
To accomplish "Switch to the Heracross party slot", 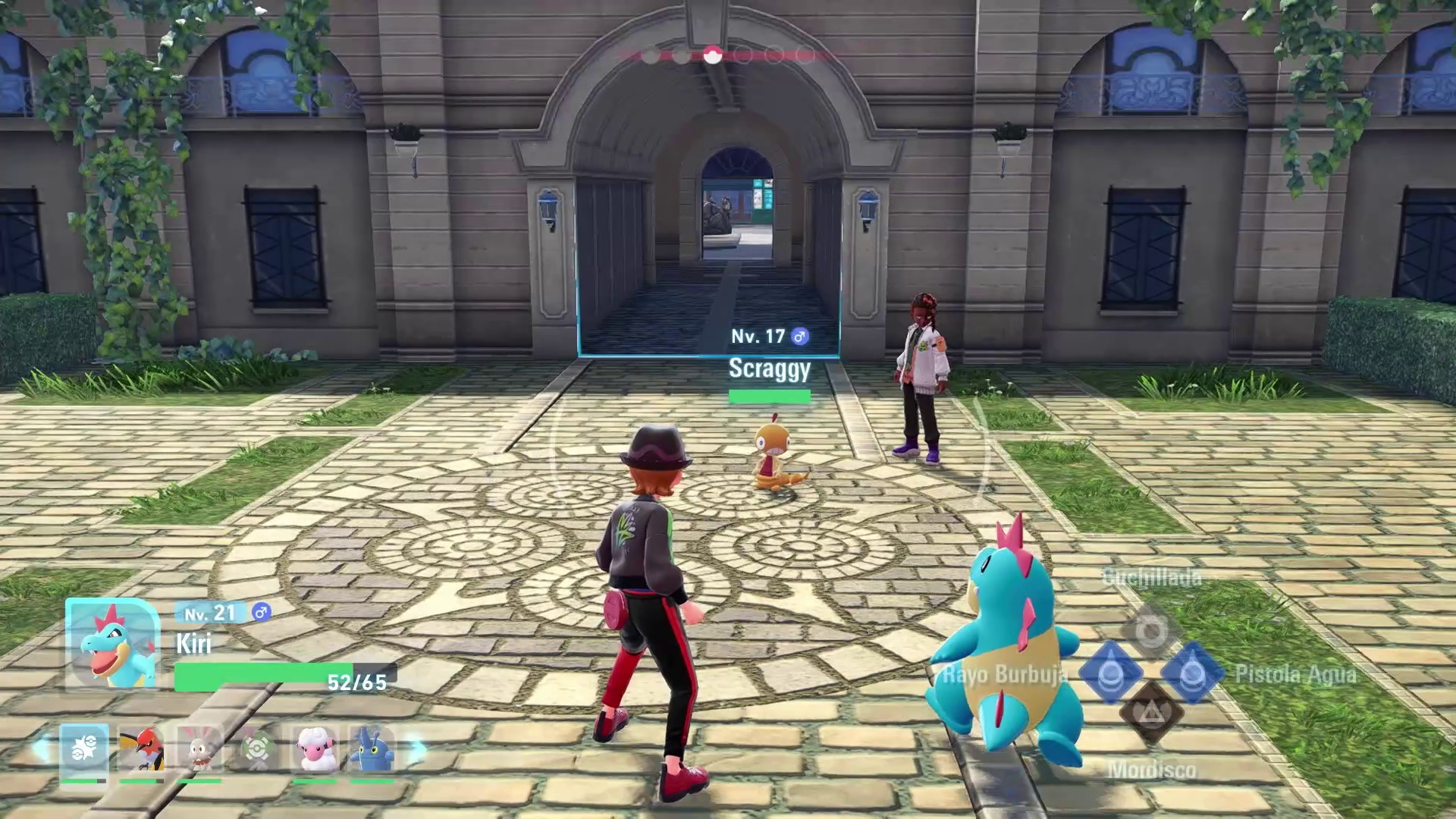I will pyautogui.click(x=372, y=749).
